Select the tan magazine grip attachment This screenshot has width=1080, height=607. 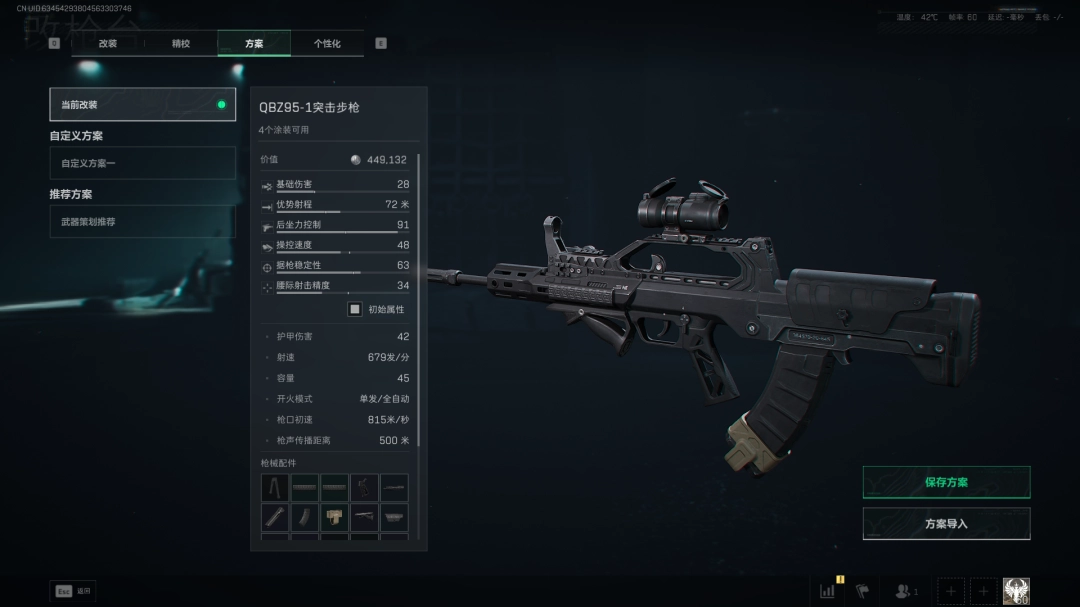[334, 517]
